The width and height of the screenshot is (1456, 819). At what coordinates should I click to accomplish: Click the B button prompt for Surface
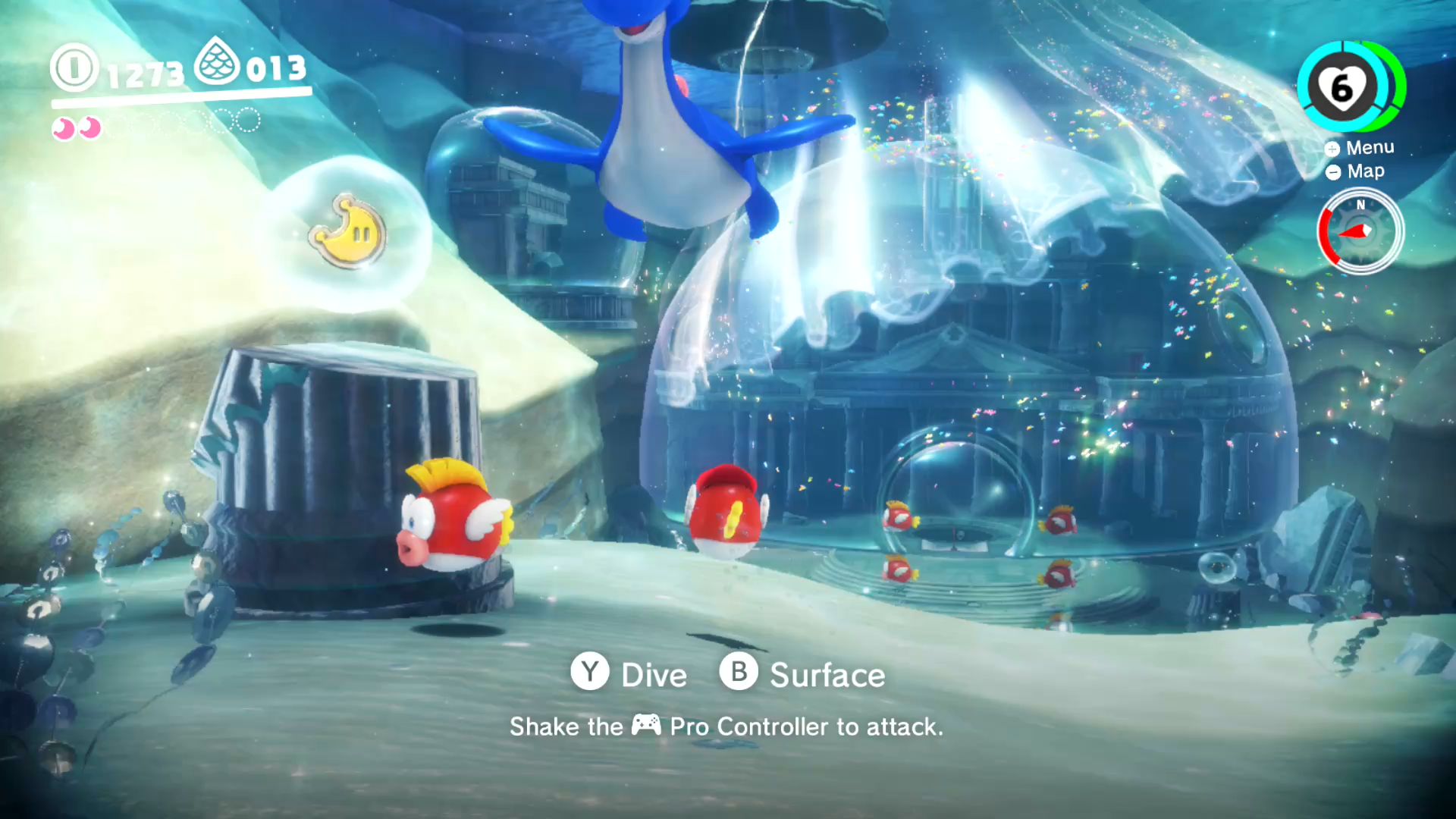(739, 673)
